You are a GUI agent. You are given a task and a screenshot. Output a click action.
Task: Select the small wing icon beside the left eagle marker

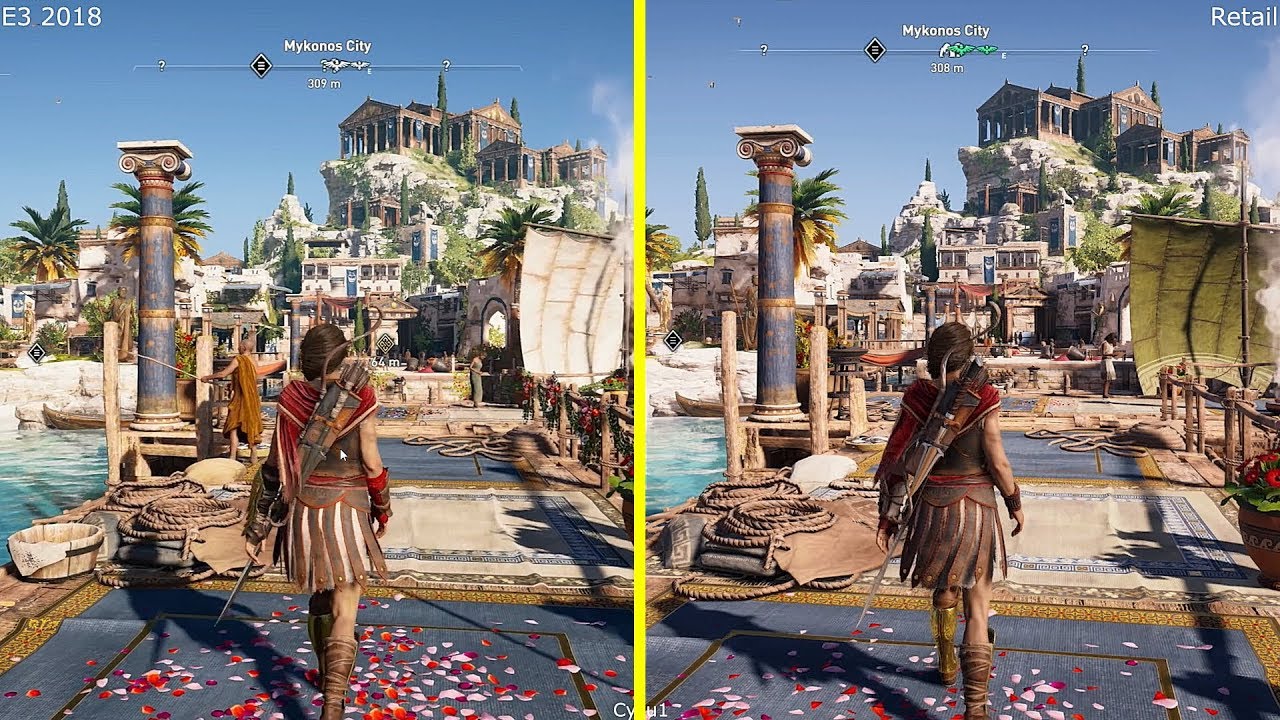coord(359,66)
